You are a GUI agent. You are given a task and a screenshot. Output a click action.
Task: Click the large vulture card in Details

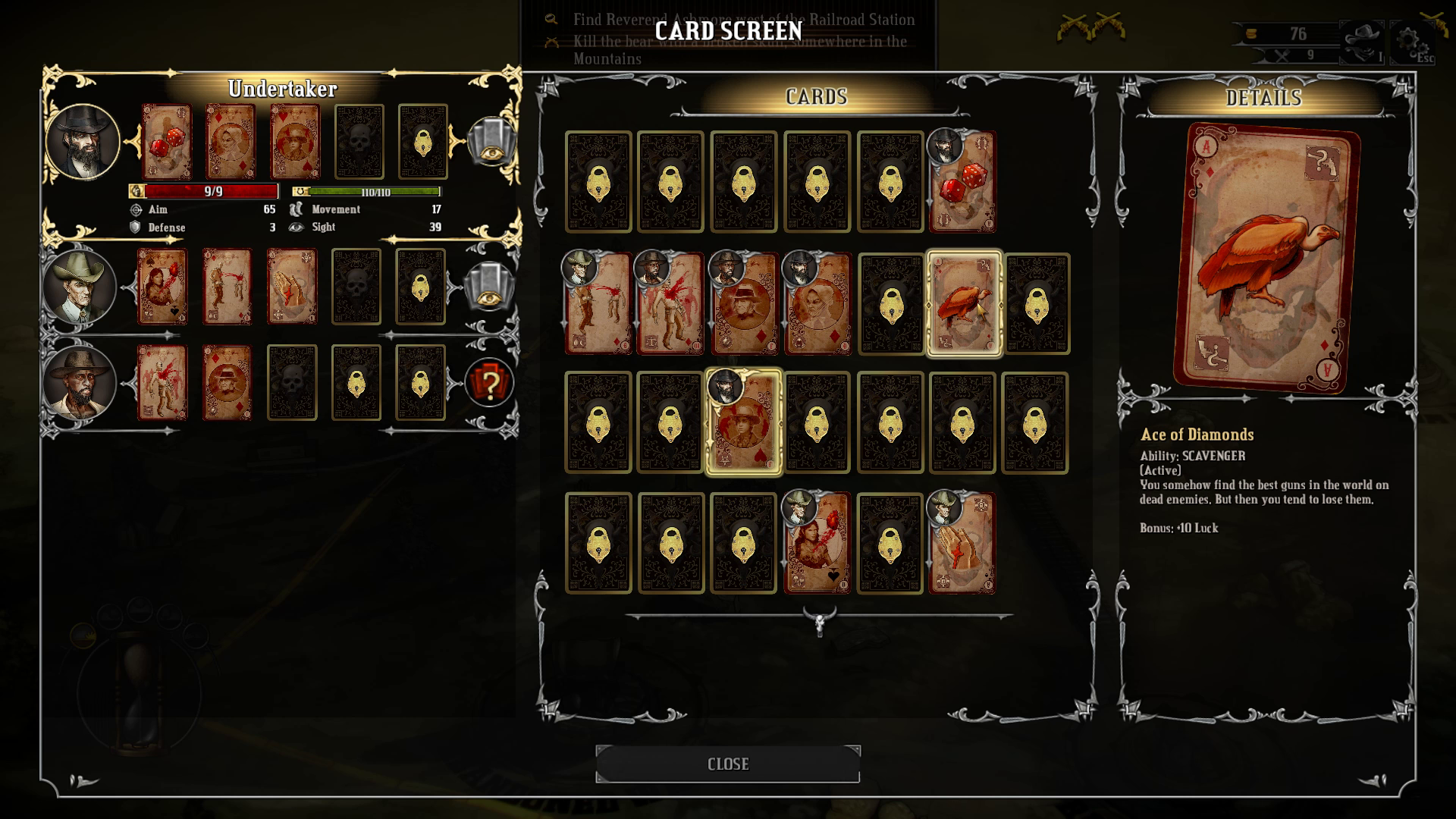[x=1265, y=258]
